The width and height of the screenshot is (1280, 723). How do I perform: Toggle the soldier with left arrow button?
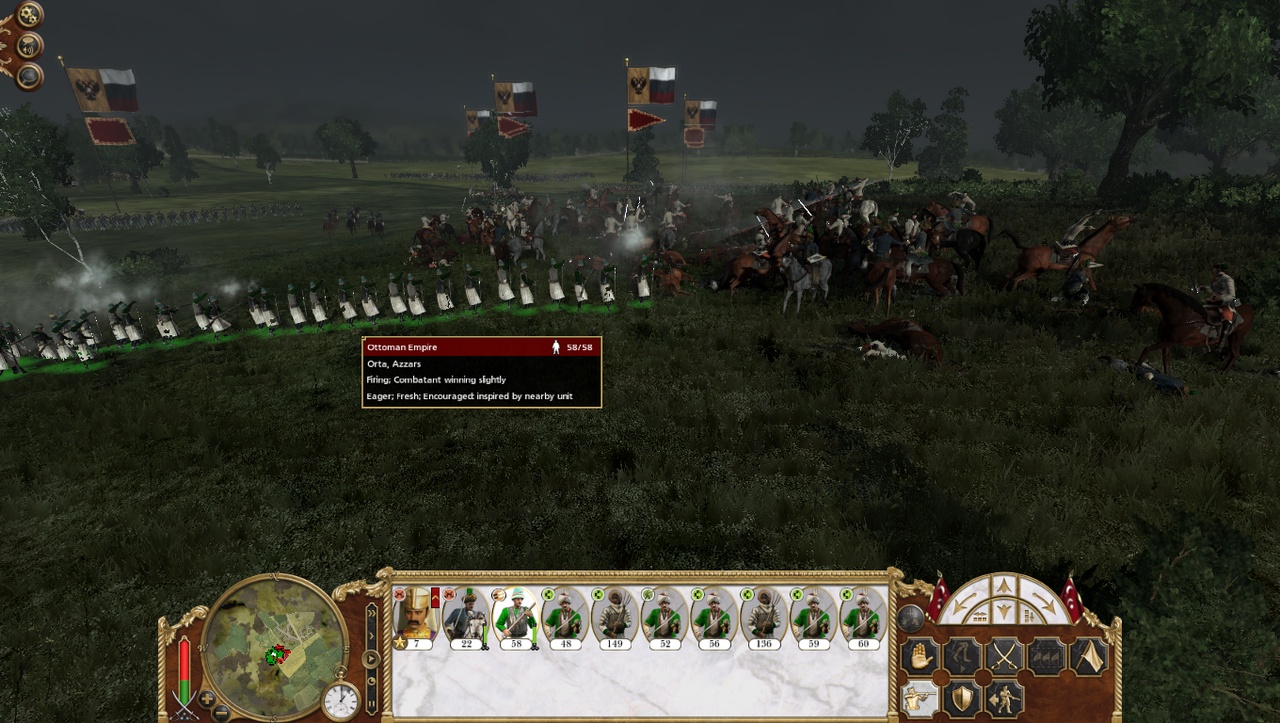[1004, 698]
